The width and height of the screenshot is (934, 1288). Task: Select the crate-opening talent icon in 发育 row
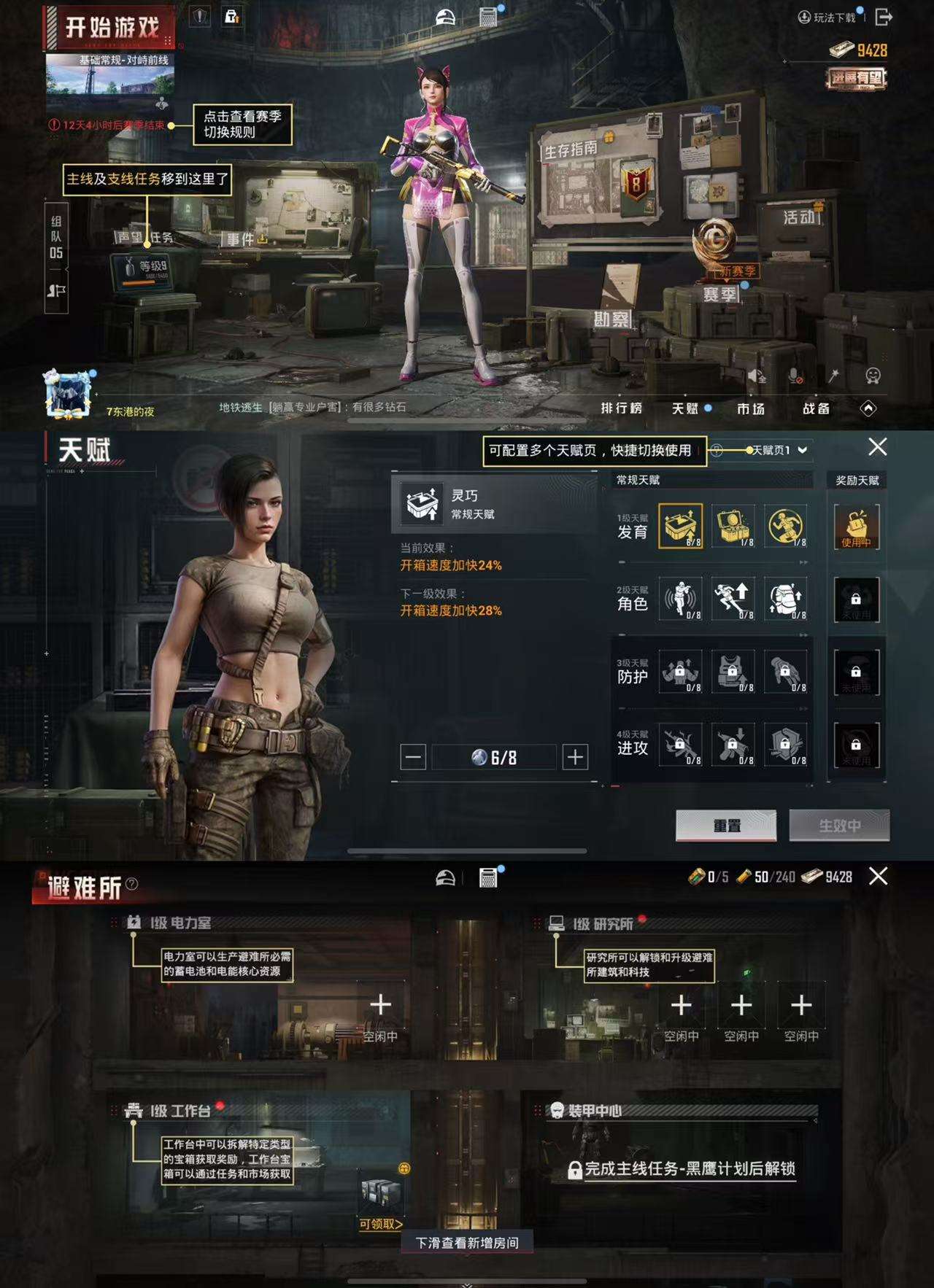point(680,527)
